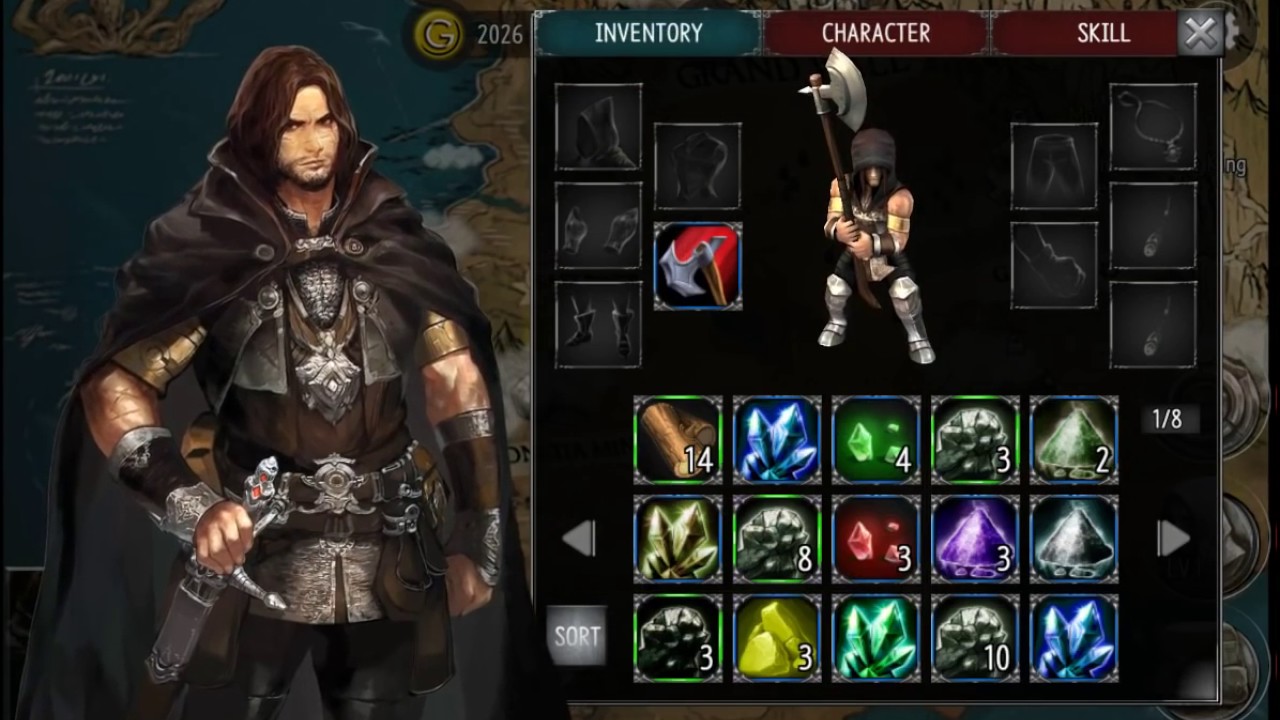The image size is (1280, 720).
Task: Go to the previous inventory page
Action: pos(579,538)
